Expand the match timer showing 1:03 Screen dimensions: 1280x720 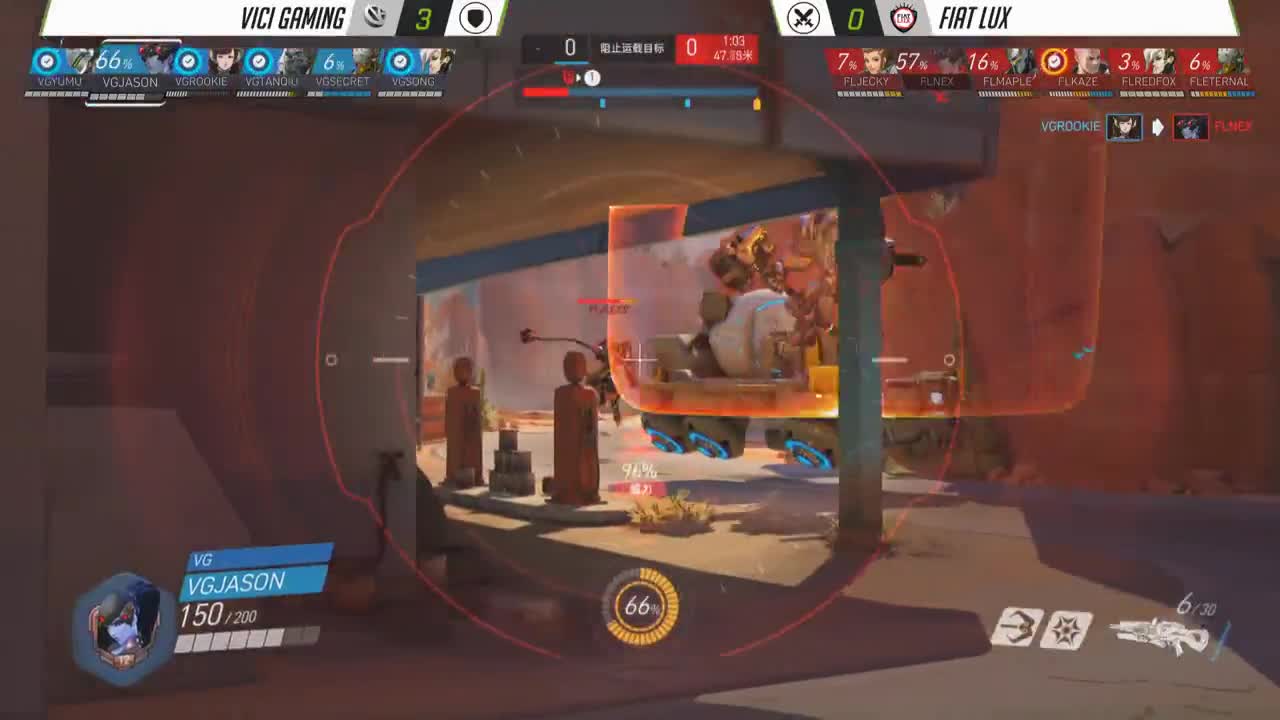(x=735, y=43)
